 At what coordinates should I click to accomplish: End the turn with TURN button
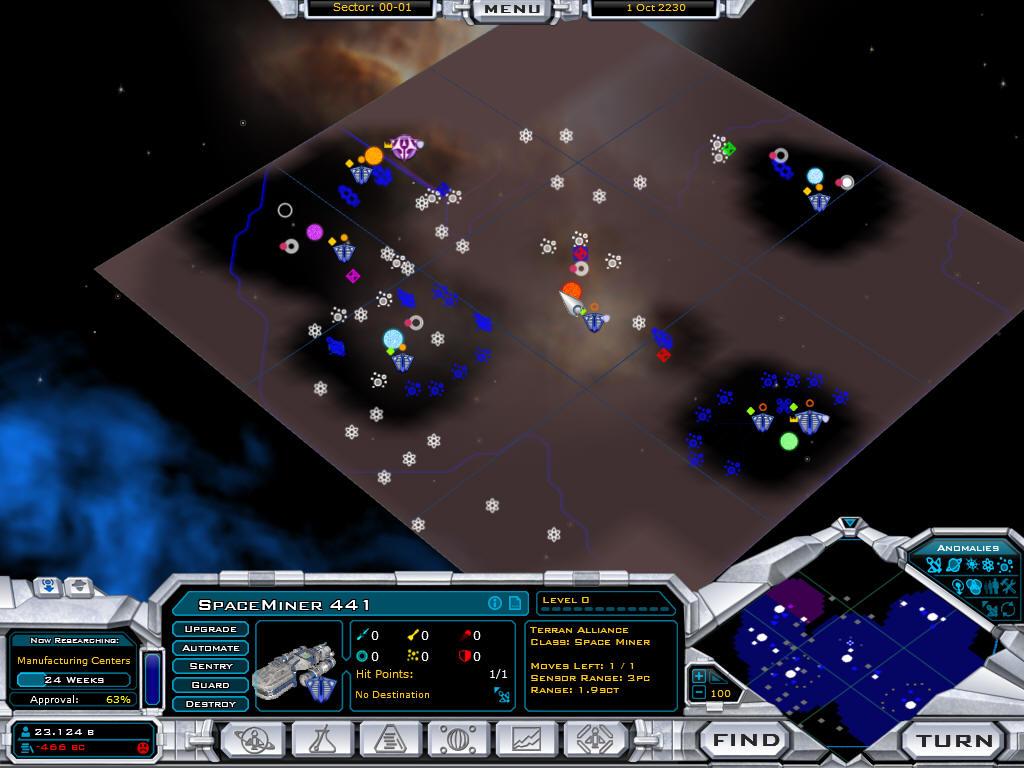click(955, 741)
